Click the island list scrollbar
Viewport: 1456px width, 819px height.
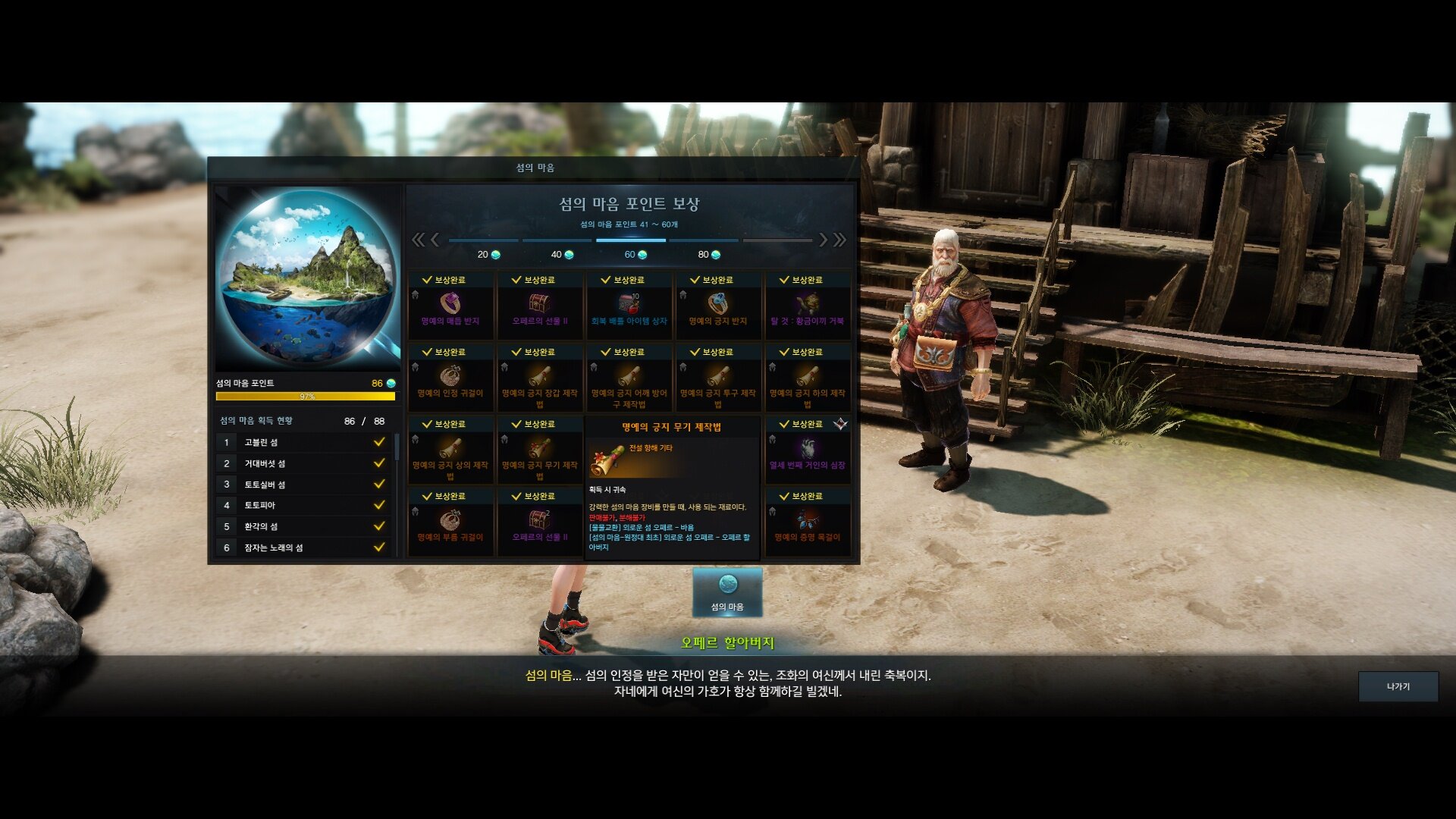(x=397, y=447)
